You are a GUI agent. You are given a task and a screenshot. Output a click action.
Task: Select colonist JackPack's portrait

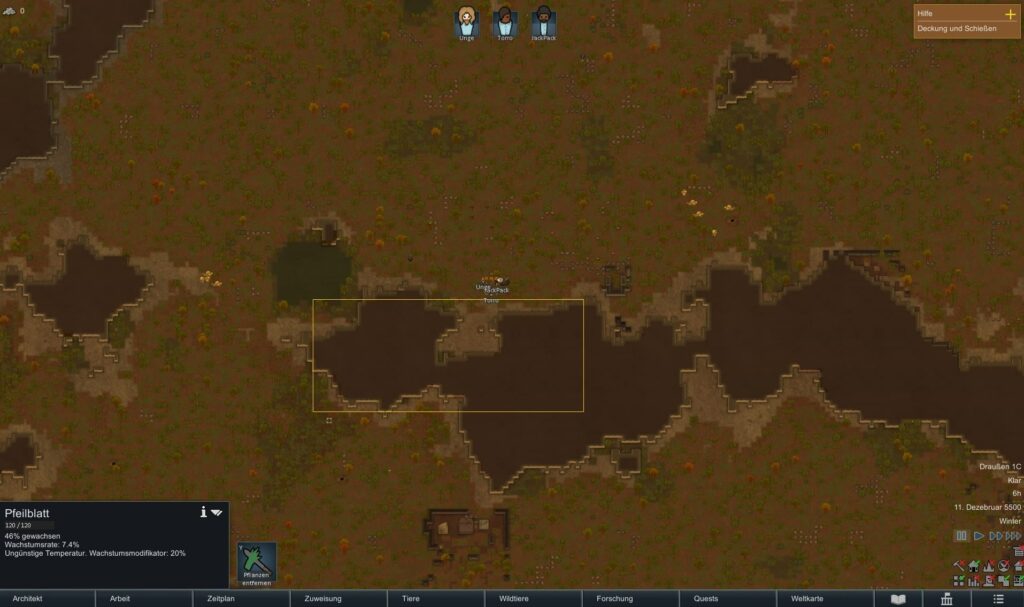pos(543,20)
